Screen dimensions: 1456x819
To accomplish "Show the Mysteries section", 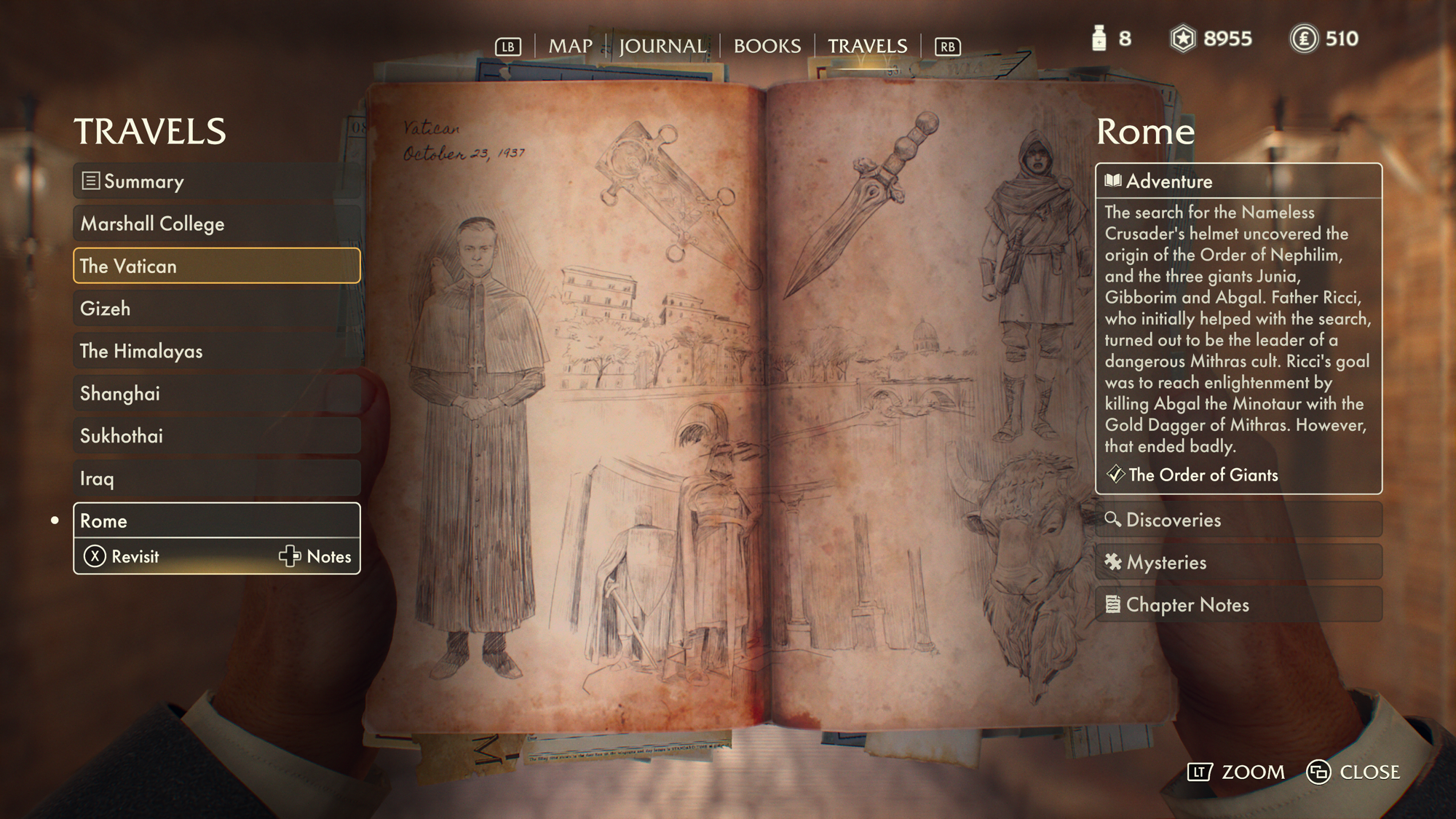I will click(x=1238, y=562).
